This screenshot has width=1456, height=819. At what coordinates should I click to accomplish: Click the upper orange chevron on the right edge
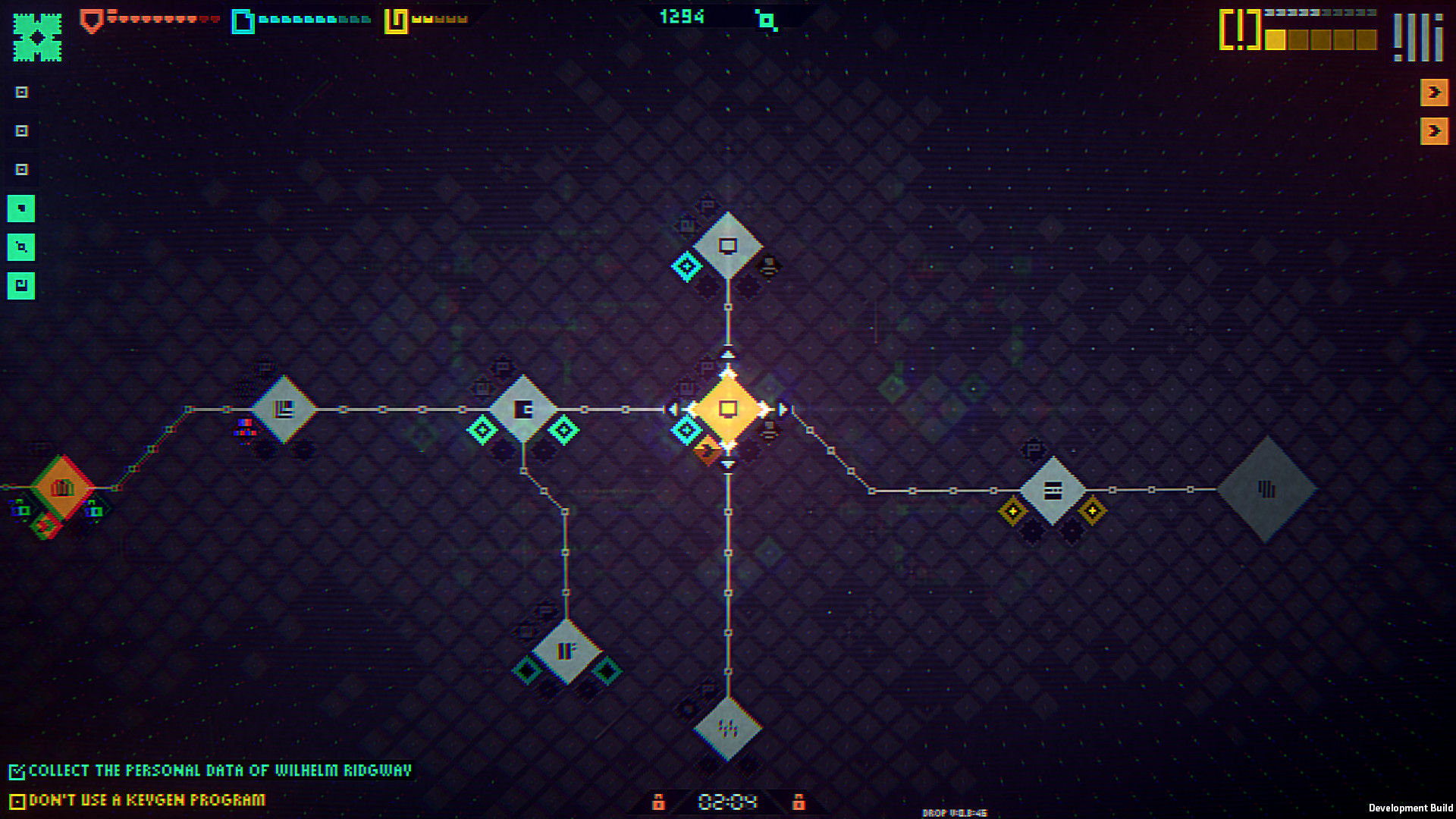pyautogui.click(x=1435, y=93)
